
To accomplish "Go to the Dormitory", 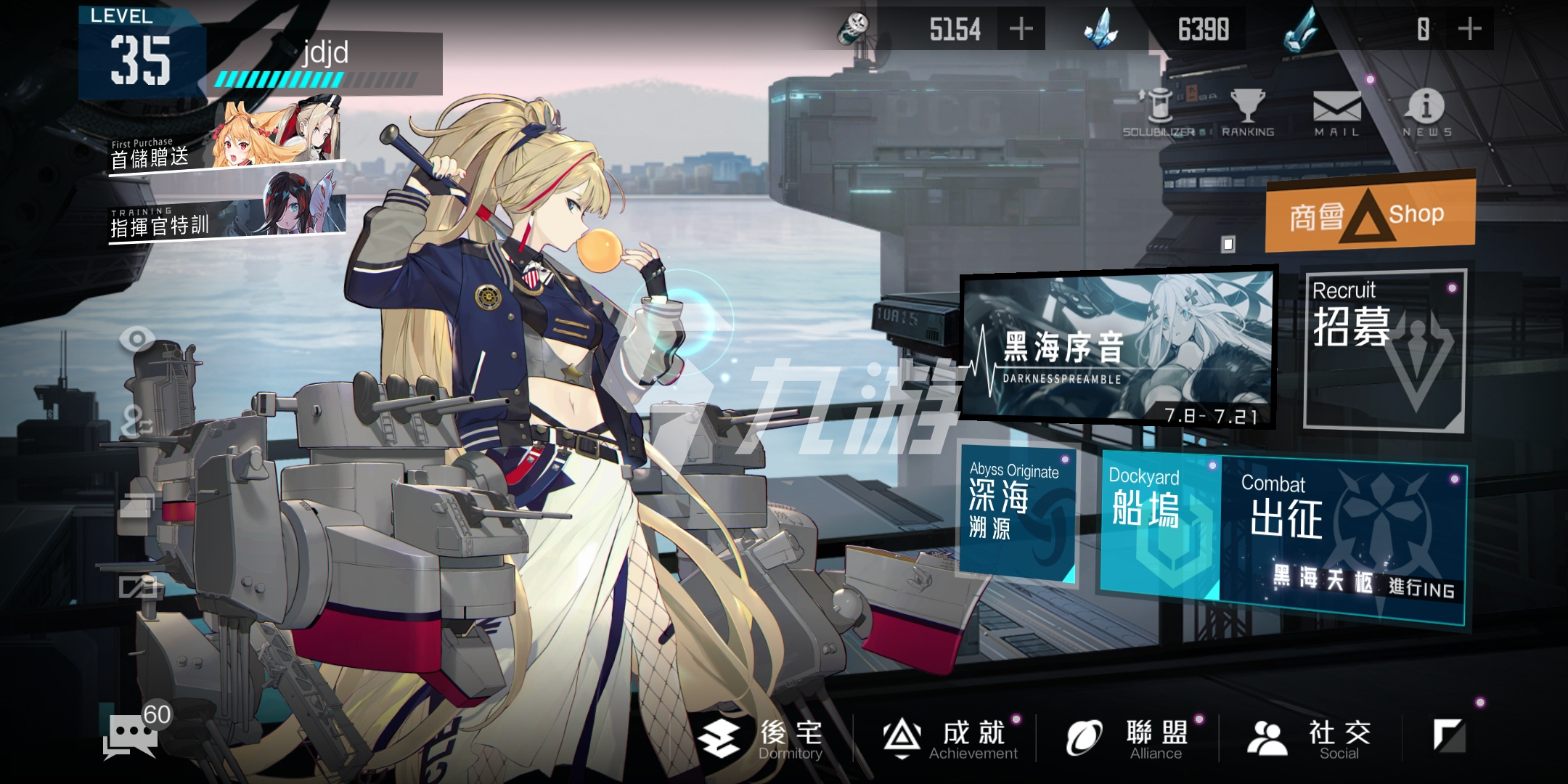I will click(x=762, y=738).
